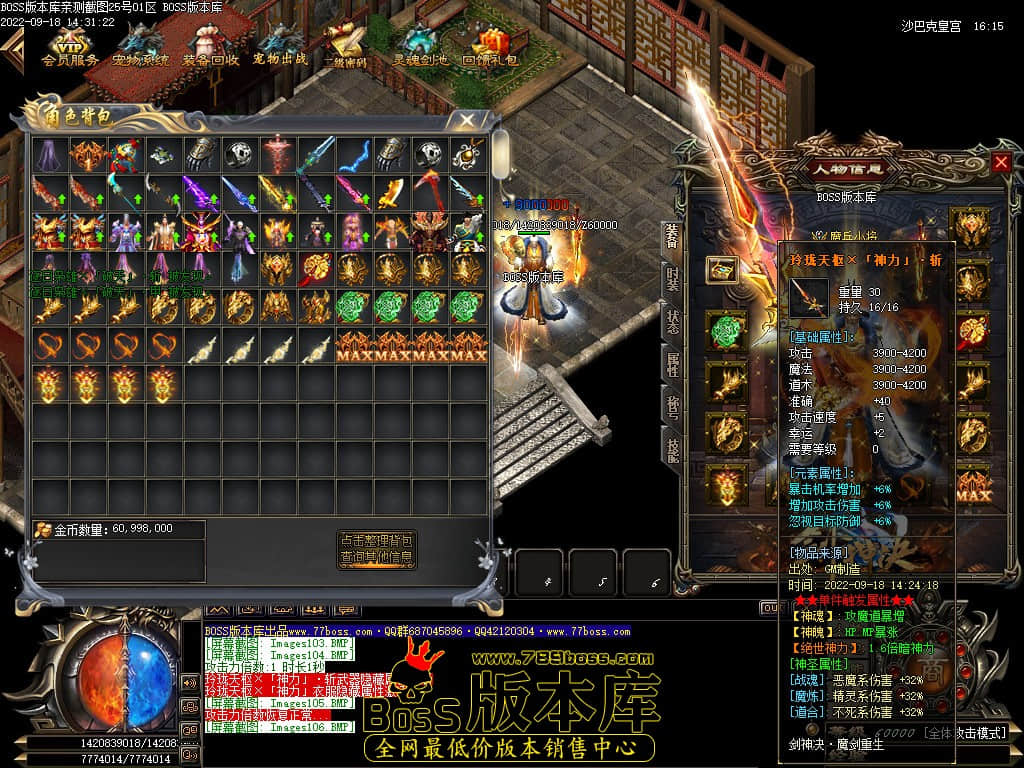
Task: Click the 点击整理背包 sort bag button
Action: [376, 540]
